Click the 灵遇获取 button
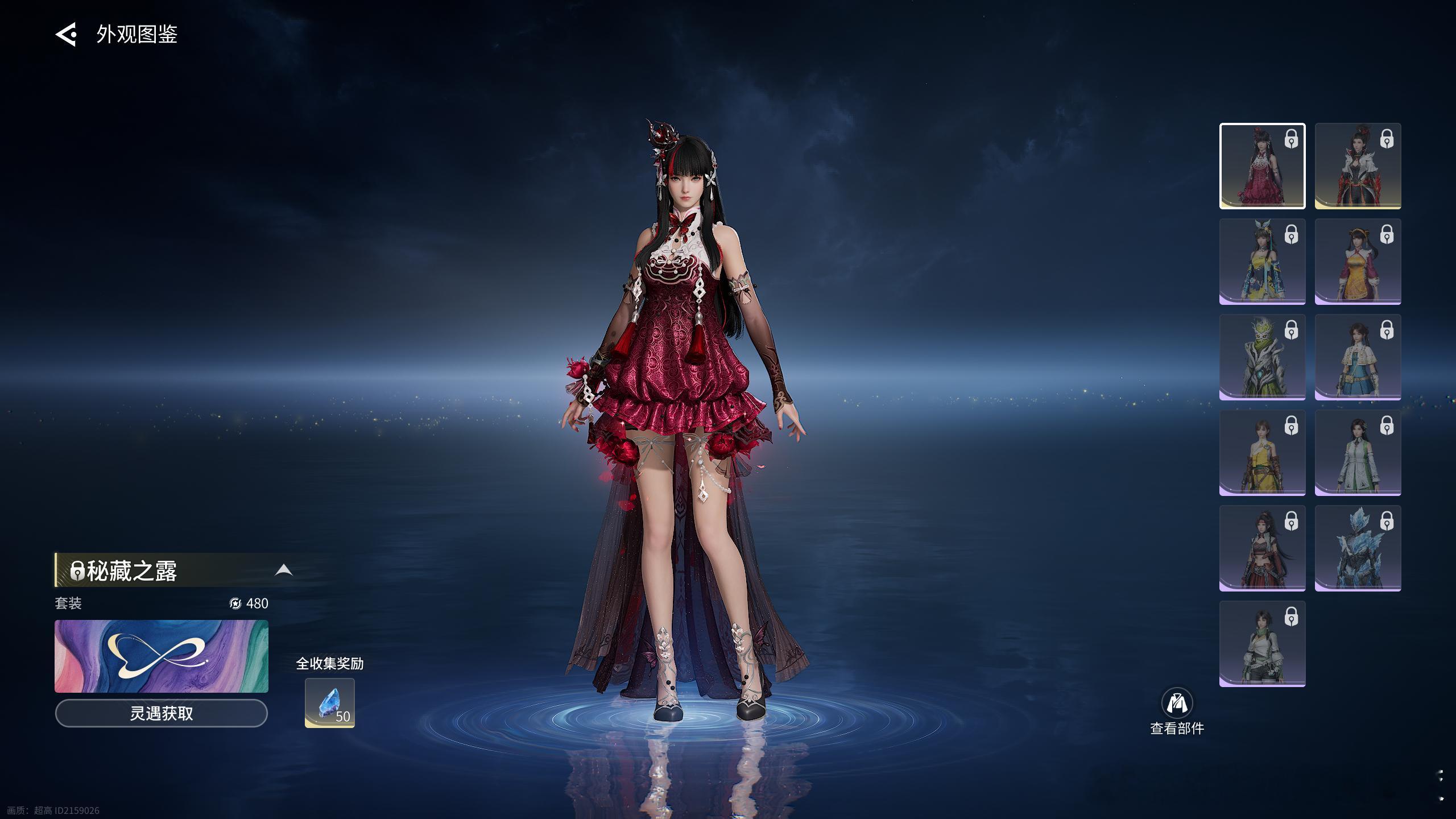Screen dimensions: 1456x819 (x=162, y=713)
